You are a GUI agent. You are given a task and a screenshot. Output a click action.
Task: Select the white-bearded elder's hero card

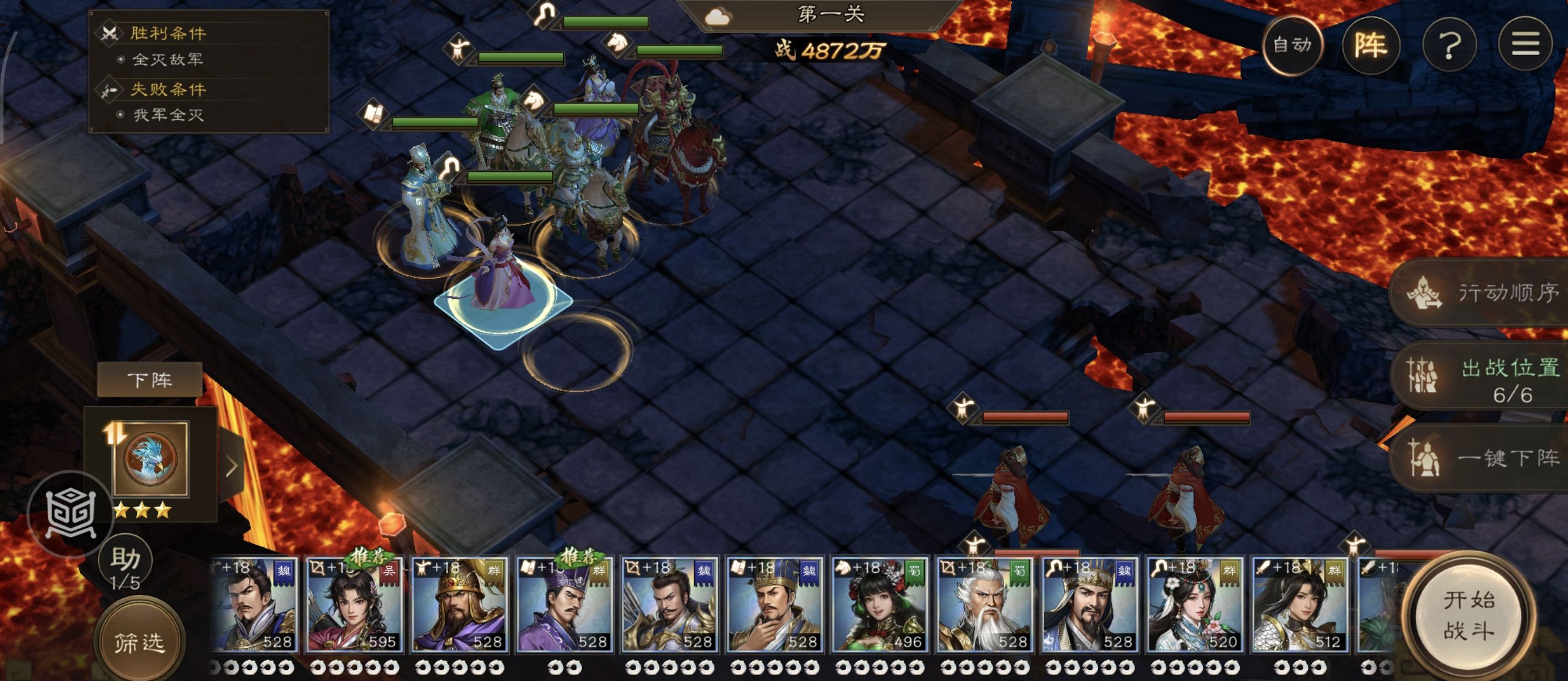(984, 605)
